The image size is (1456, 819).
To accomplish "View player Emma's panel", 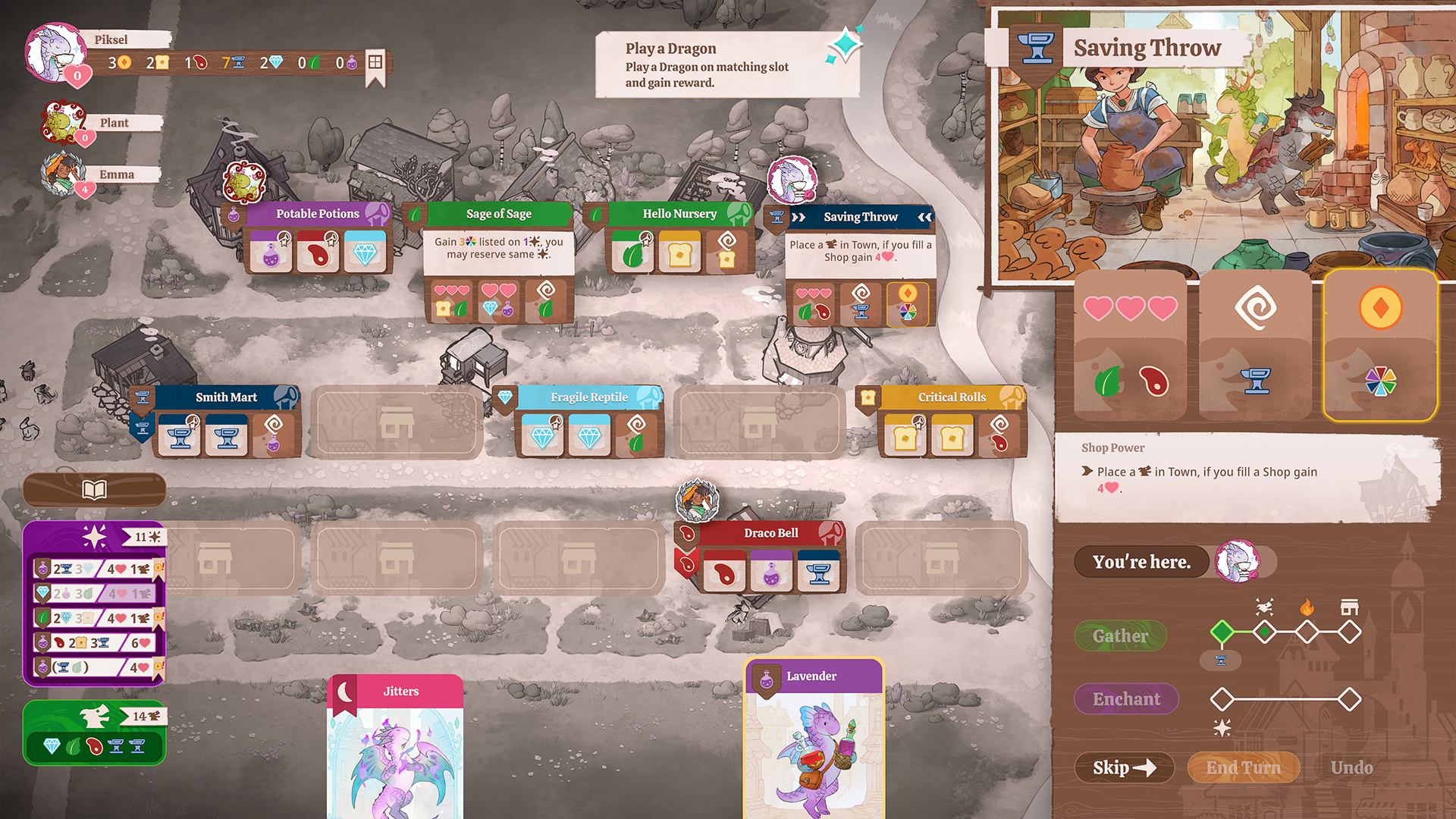I will pyautogui.click(x=116, y=174).
